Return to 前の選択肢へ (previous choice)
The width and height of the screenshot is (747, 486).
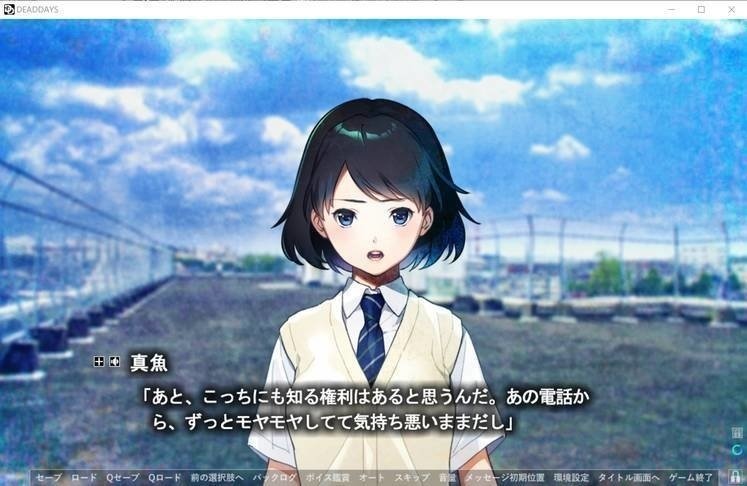coord(217,478)
